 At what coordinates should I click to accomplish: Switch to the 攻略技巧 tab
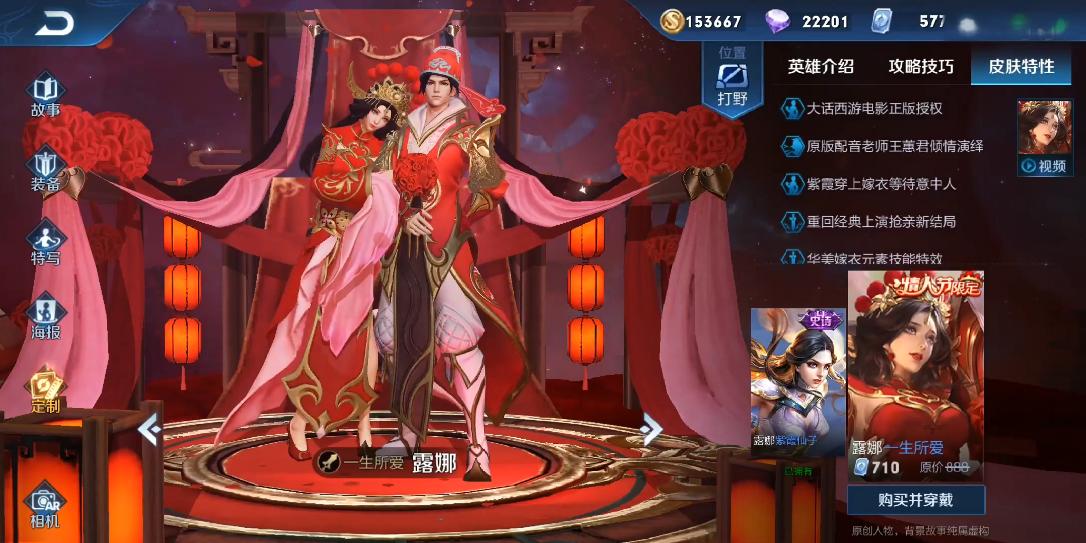coord(921,67)
